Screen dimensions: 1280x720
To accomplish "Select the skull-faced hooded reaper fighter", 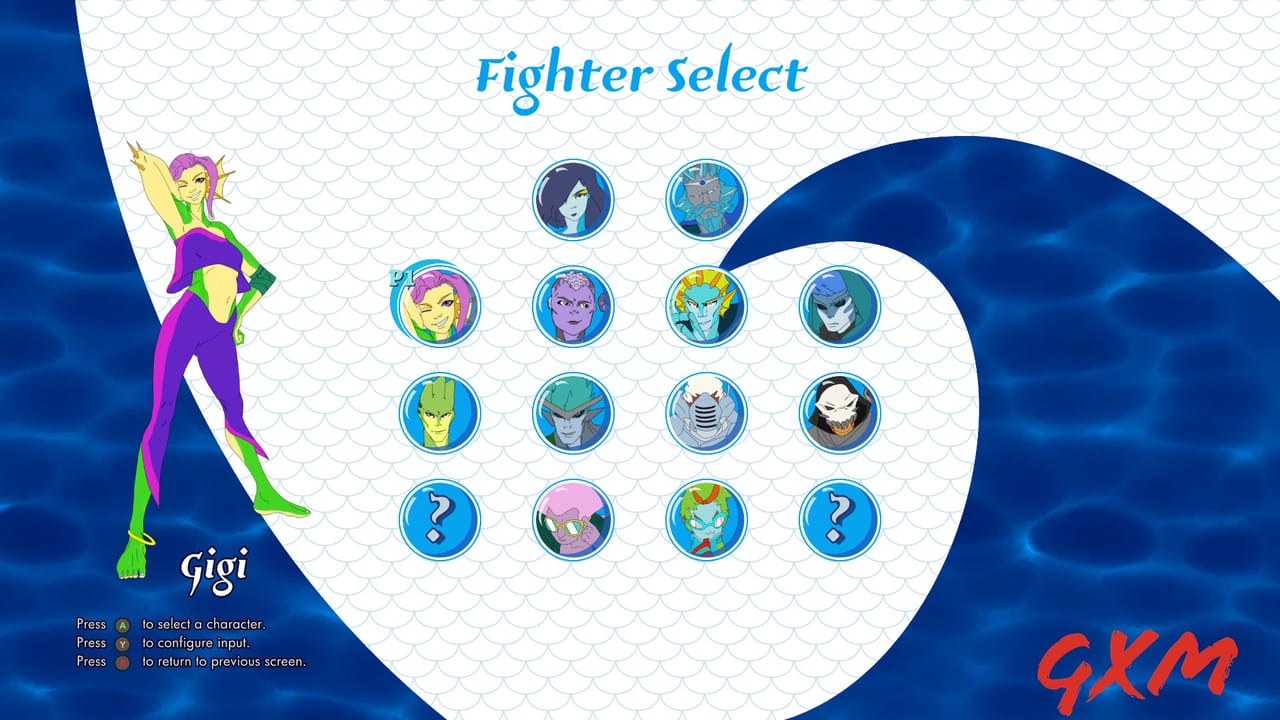I will tap(838, 417).
